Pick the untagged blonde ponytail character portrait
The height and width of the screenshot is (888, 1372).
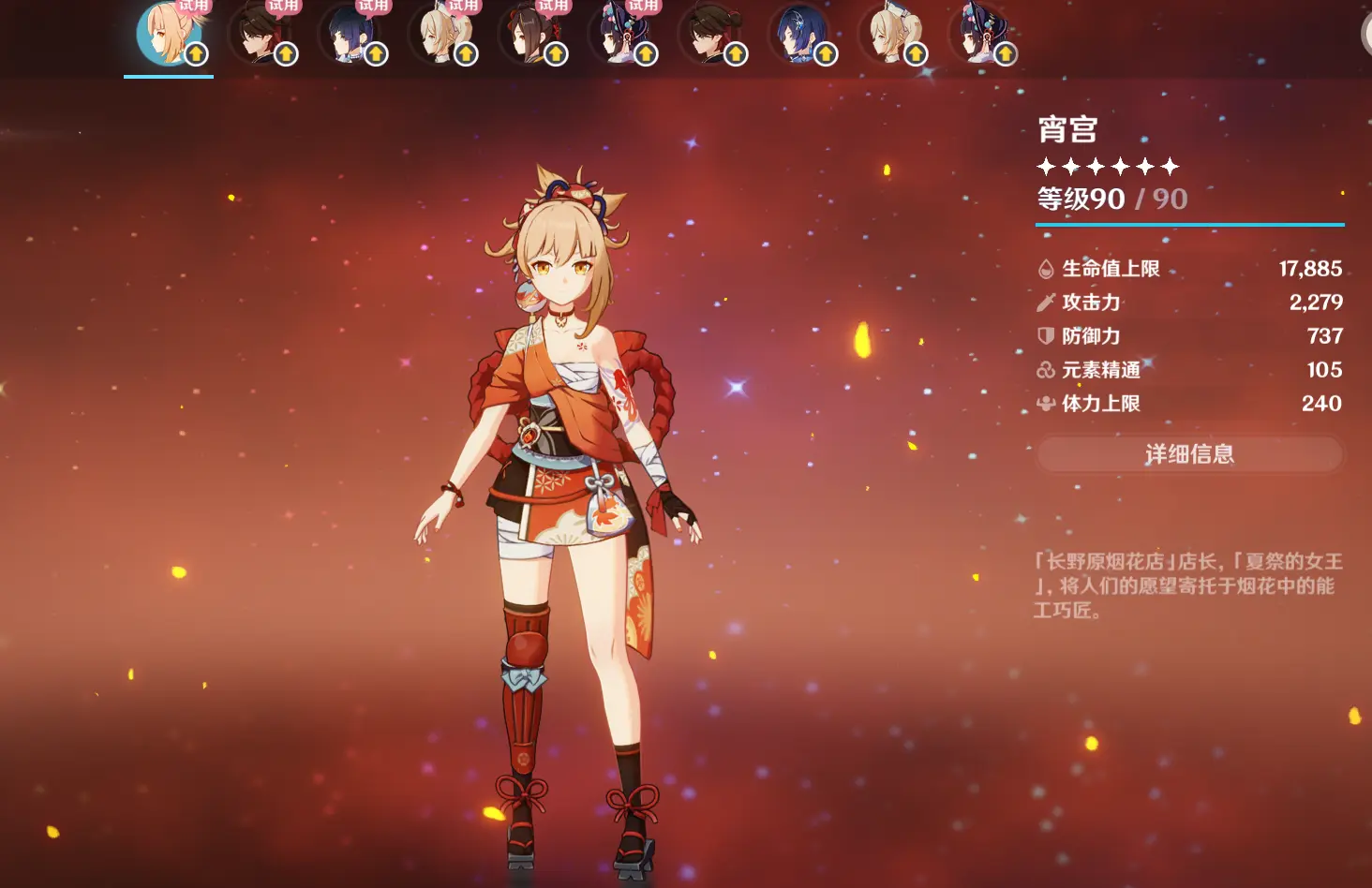(888, 35)
